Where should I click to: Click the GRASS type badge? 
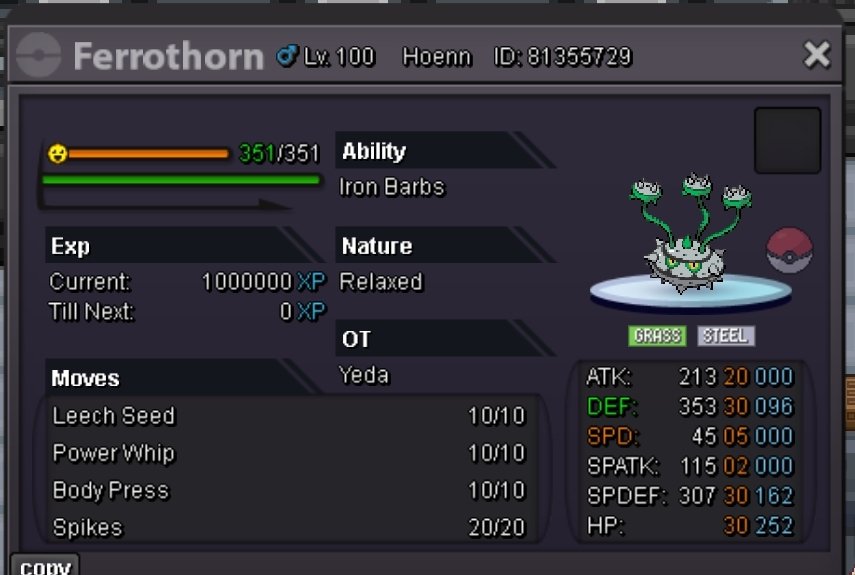(657, 336)
